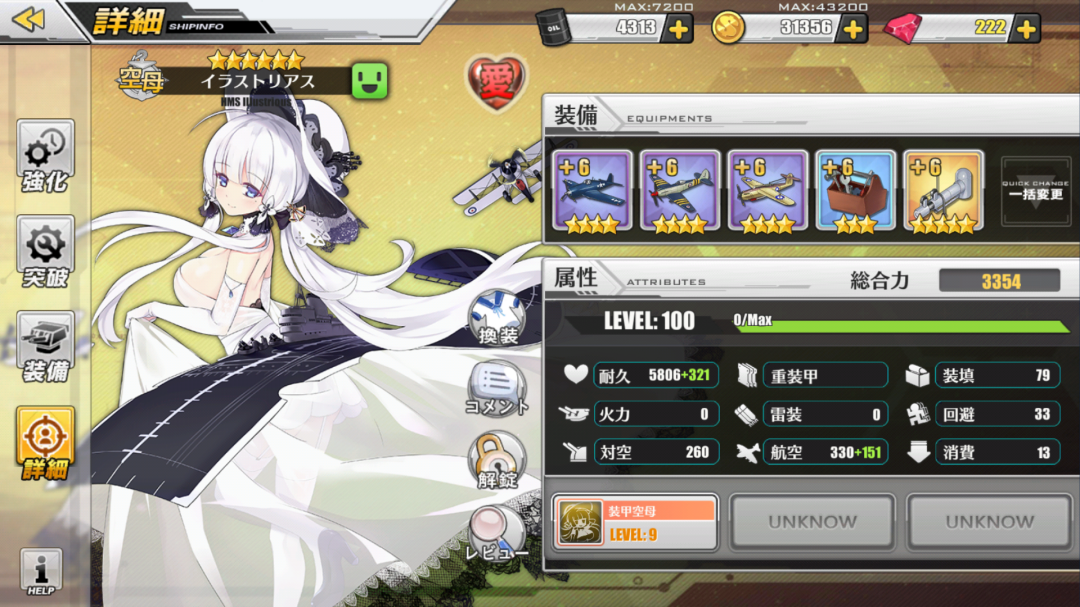Screen dimensions: 1080x607
Task: Open the 強化 enhancement tab
Action: pos(45,158)
